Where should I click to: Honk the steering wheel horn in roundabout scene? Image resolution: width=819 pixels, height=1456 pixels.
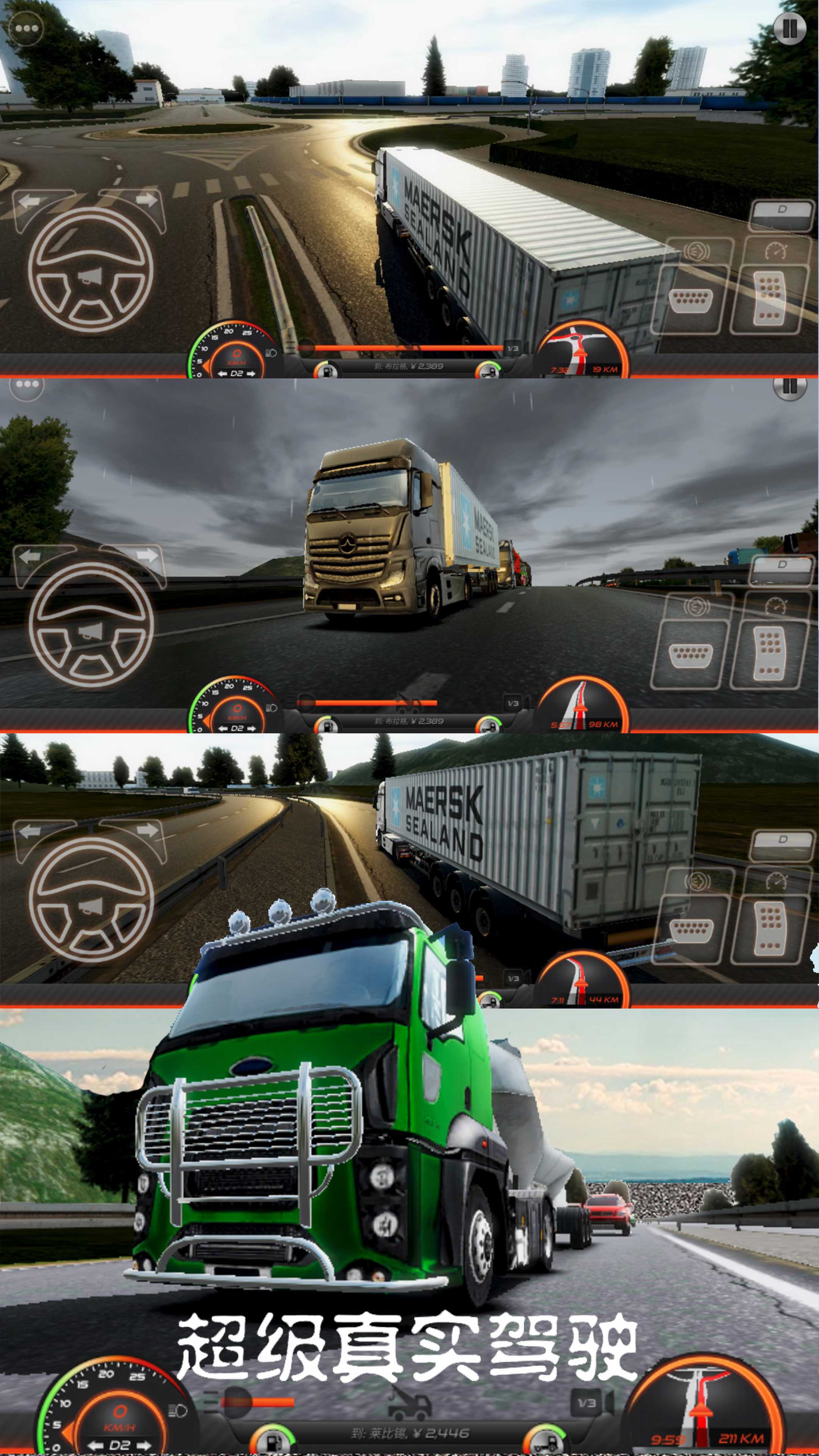pos(91,276)
